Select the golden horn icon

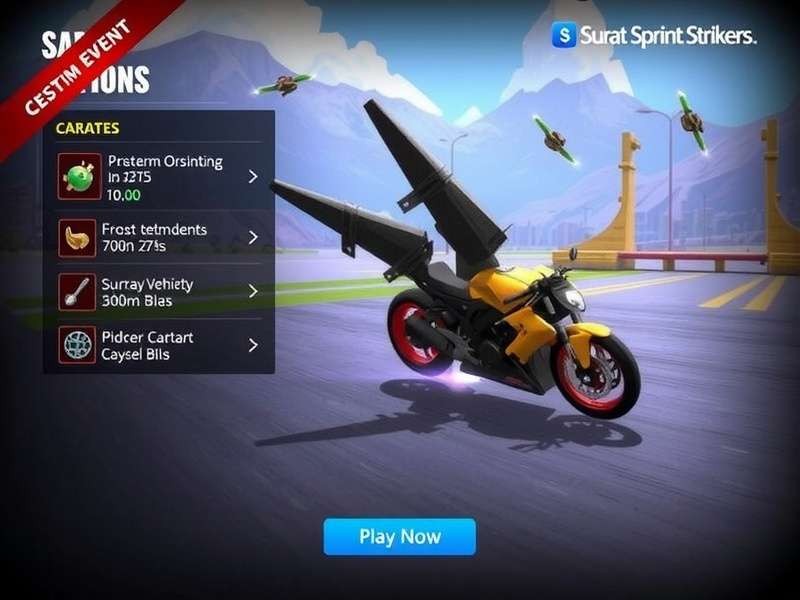[77, 238]
